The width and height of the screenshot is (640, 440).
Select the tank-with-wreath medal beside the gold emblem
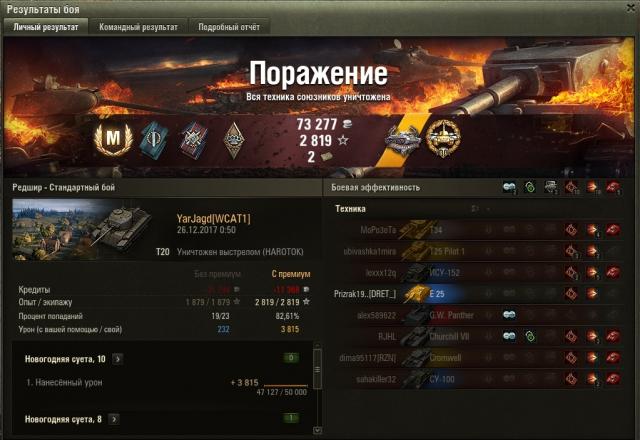(405, 138)
